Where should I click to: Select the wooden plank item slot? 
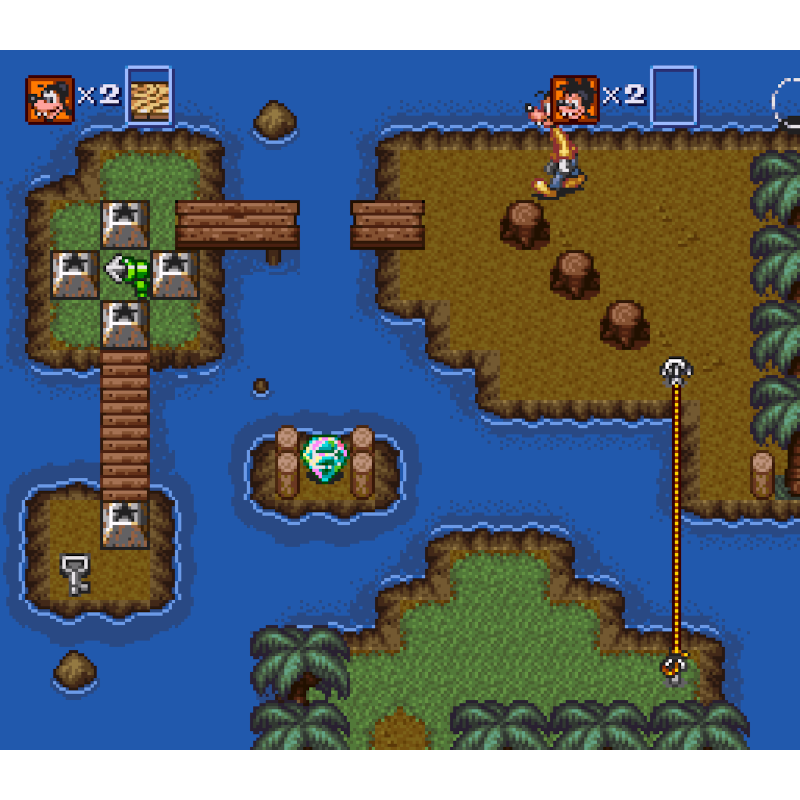pyautogui.click(x=149, y=97)
